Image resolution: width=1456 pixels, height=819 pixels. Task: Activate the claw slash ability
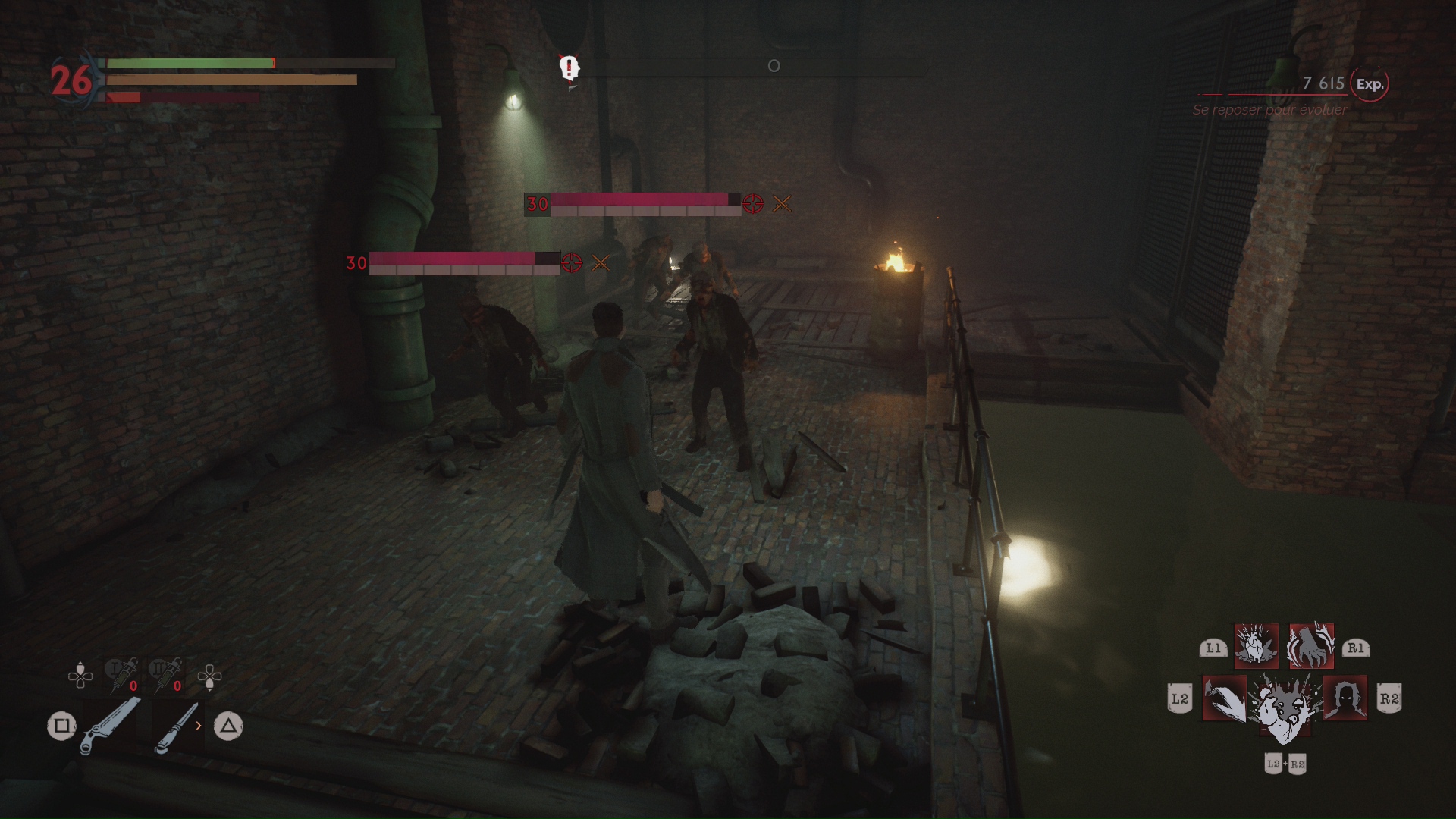[x=1224, y=698]
